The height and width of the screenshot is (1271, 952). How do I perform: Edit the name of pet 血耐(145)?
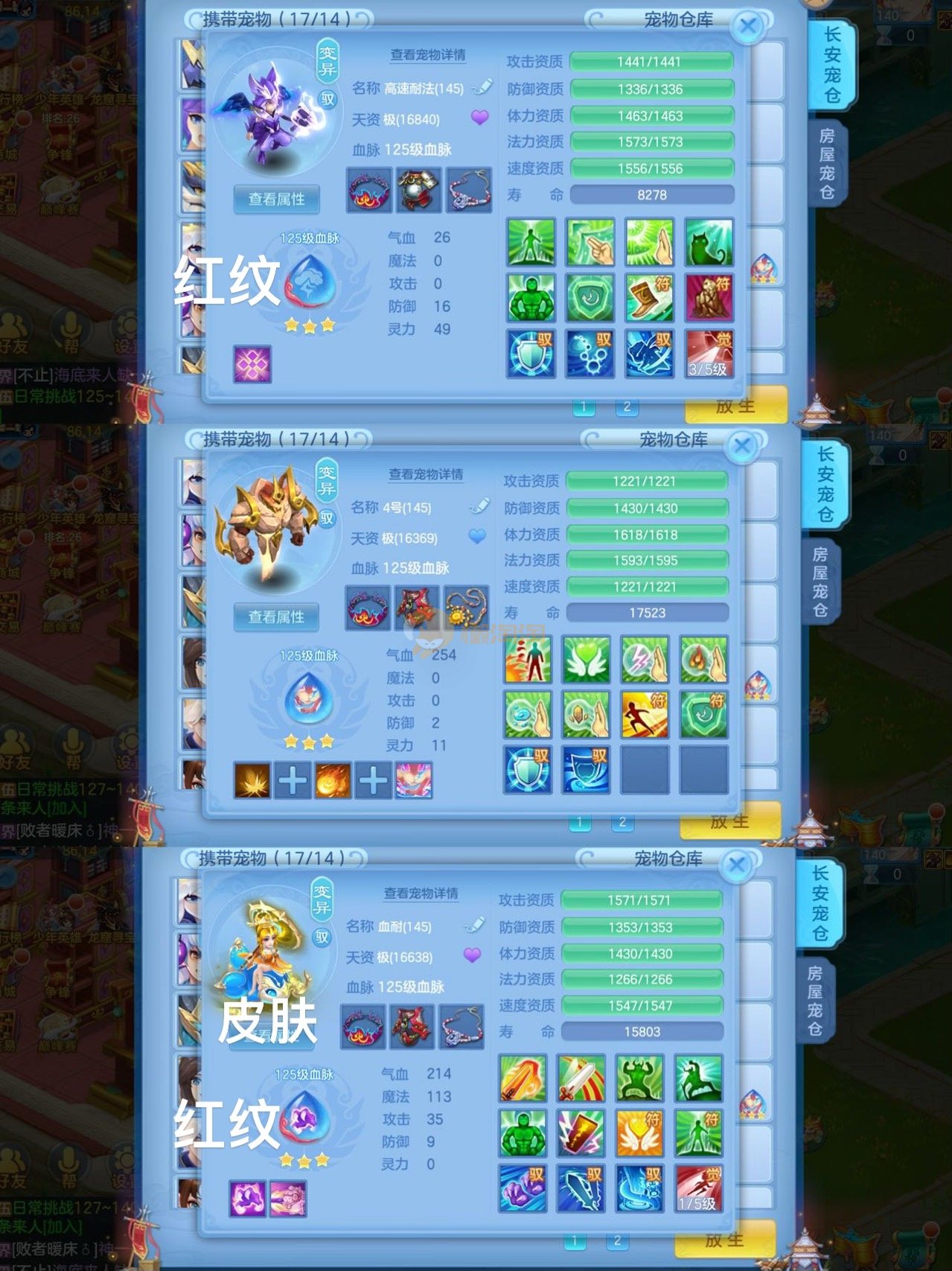click(473, 926)
